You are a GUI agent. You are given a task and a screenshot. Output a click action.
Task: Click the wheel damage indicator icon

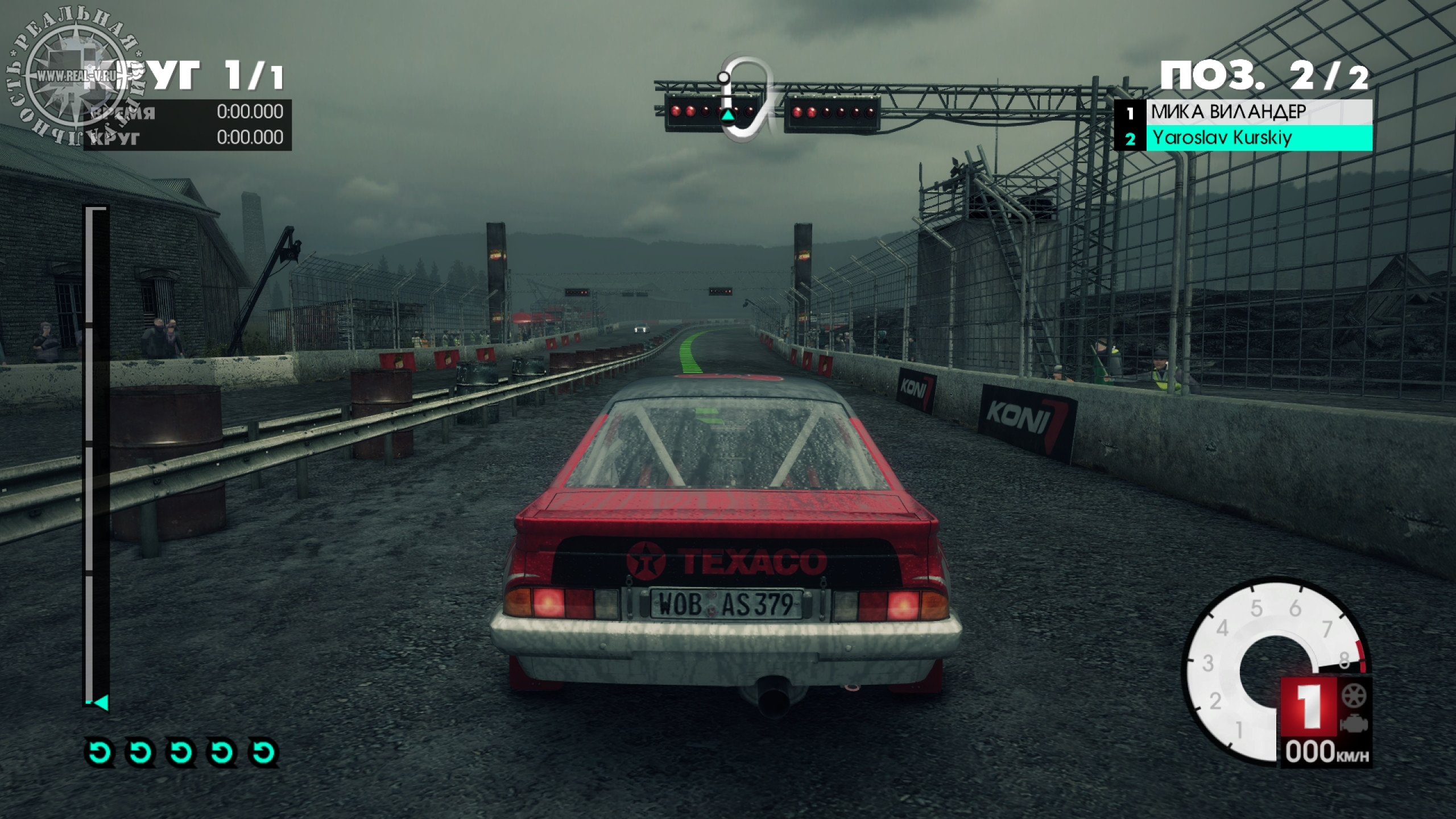pos(1354,696)
